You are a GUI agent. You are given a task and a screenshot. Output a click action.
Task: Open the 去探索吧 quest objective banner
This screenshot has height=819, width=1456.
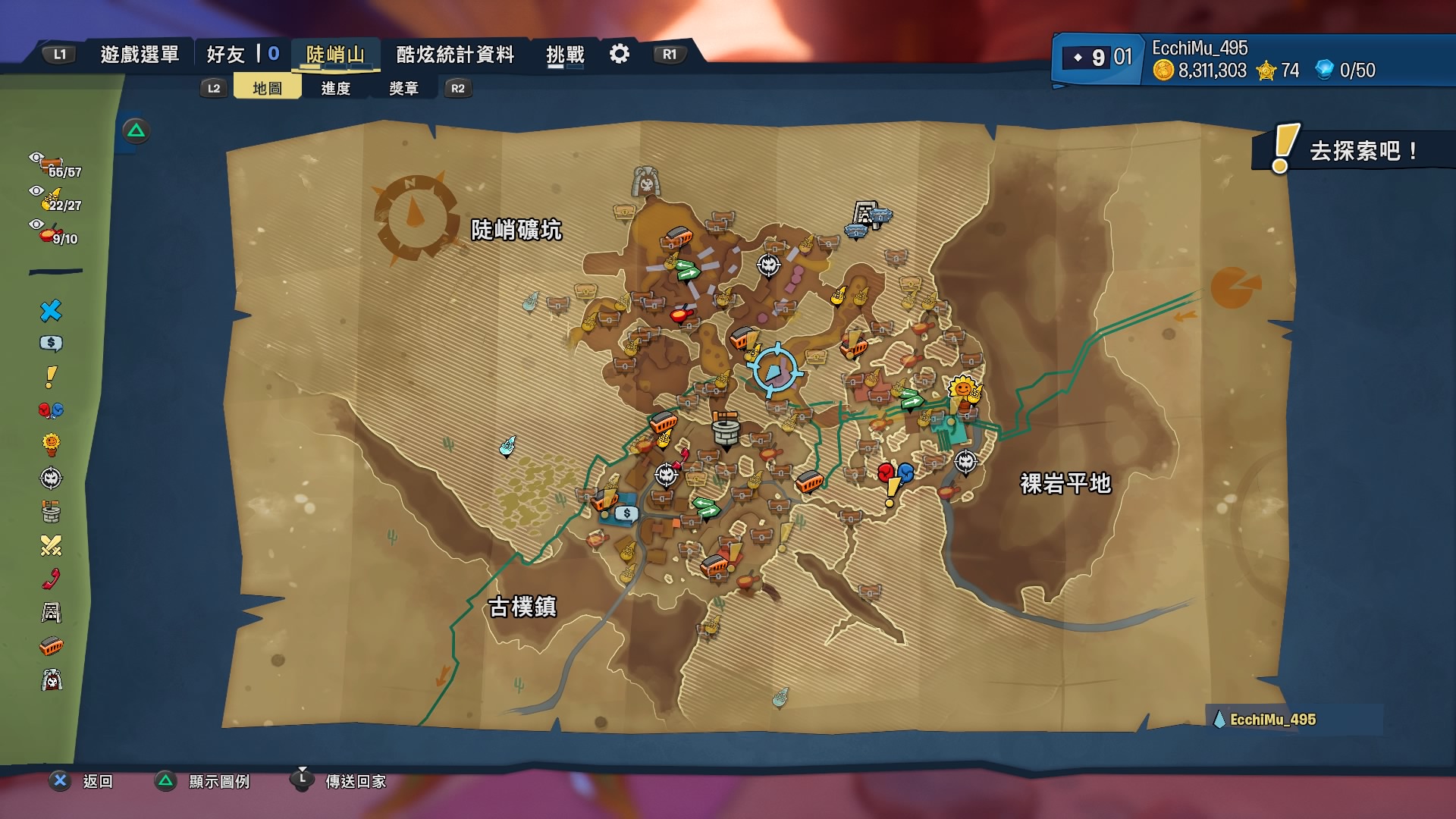point(1352,150)
